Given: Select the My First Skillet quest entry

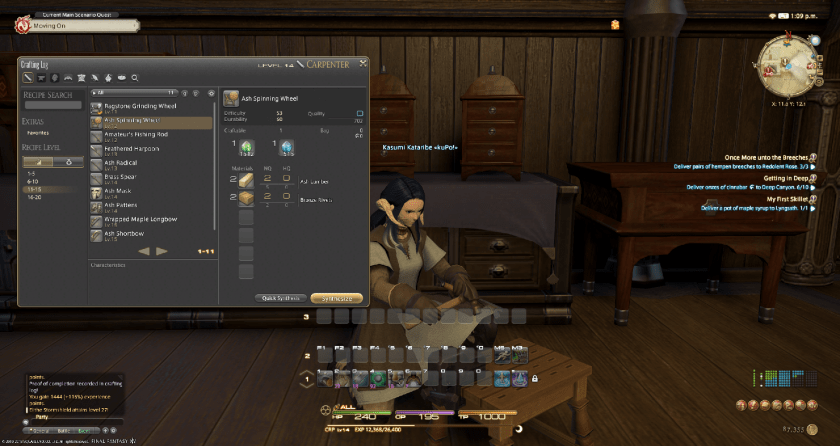Looking at the screenshot, I should point(771,199).
